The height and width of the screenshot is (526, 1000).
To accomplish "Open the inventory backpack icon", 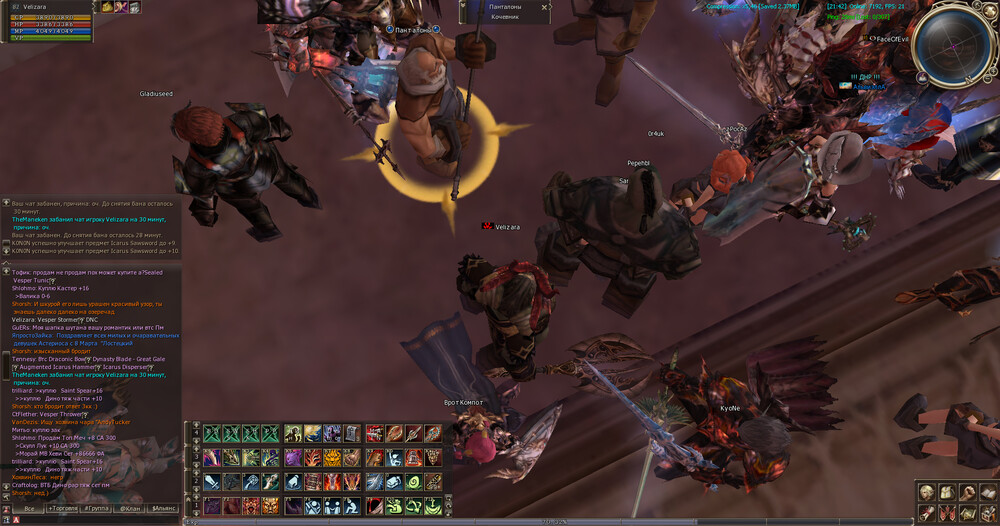I will pyautogui.click(x=947, y=492).
